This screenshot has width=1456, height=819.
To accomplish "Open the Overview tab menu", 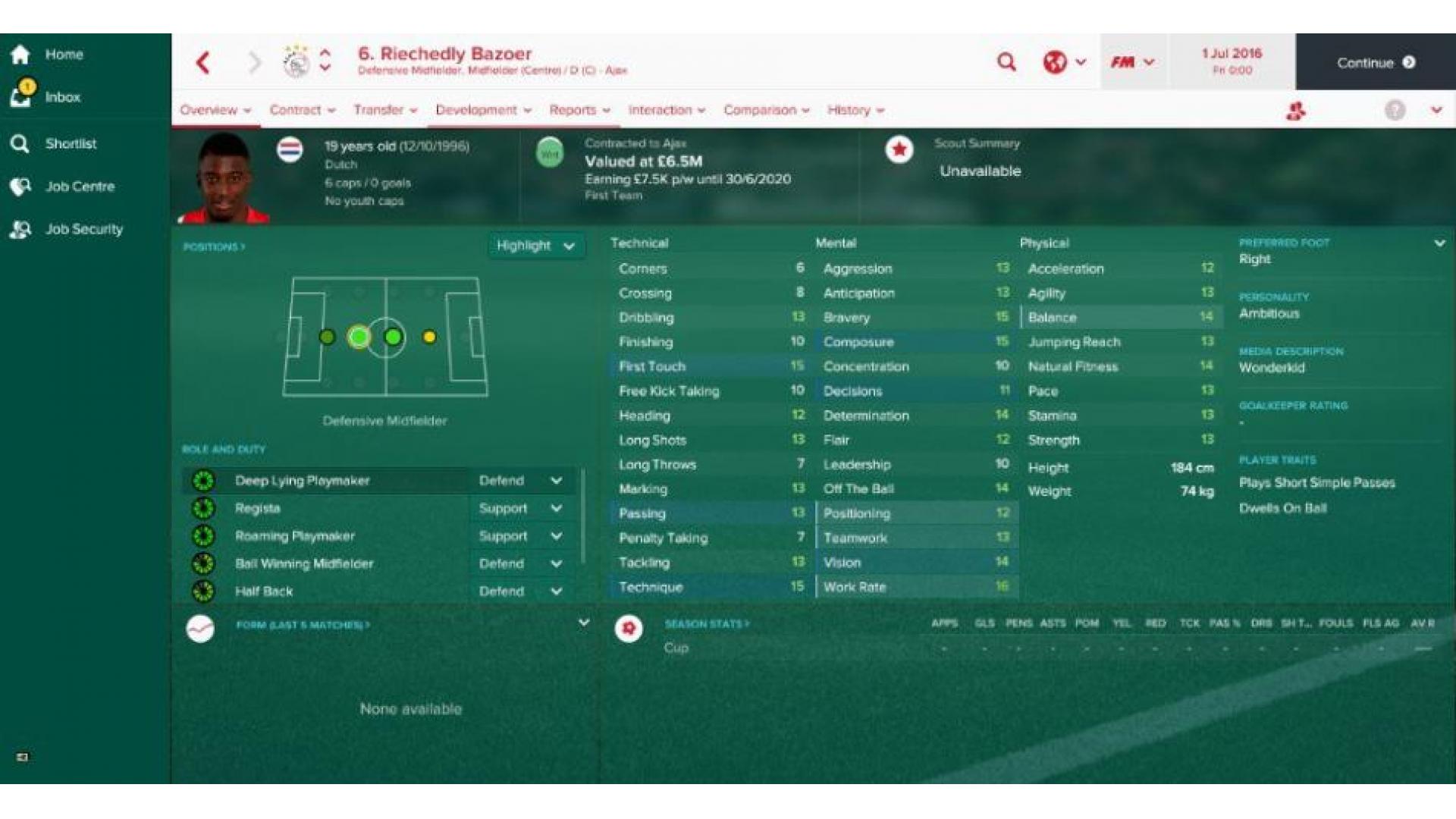I will pyautogui.click(x=215, y=110).
